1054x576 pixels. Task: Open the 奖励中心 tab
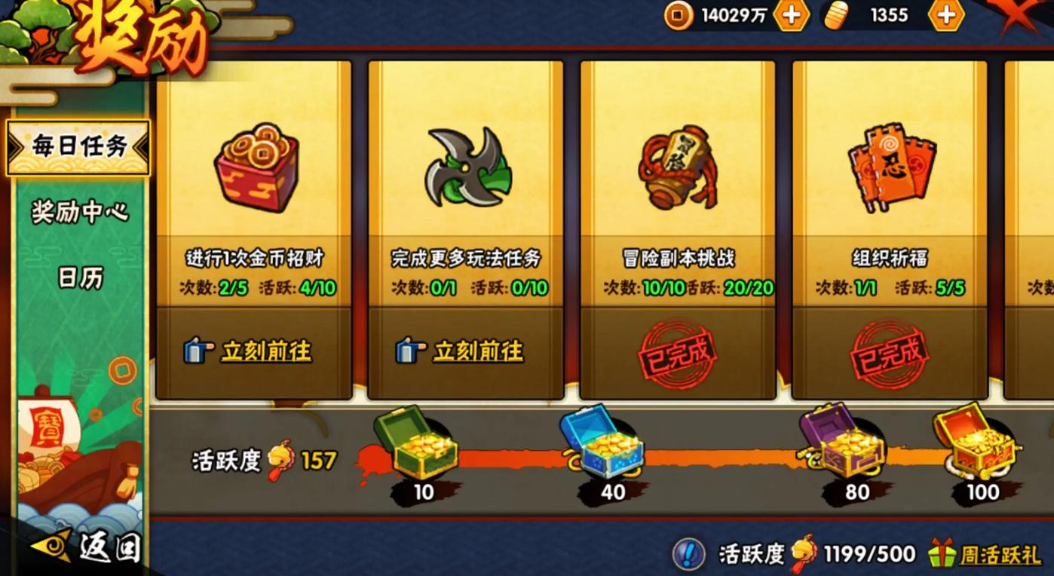point(79,212)
